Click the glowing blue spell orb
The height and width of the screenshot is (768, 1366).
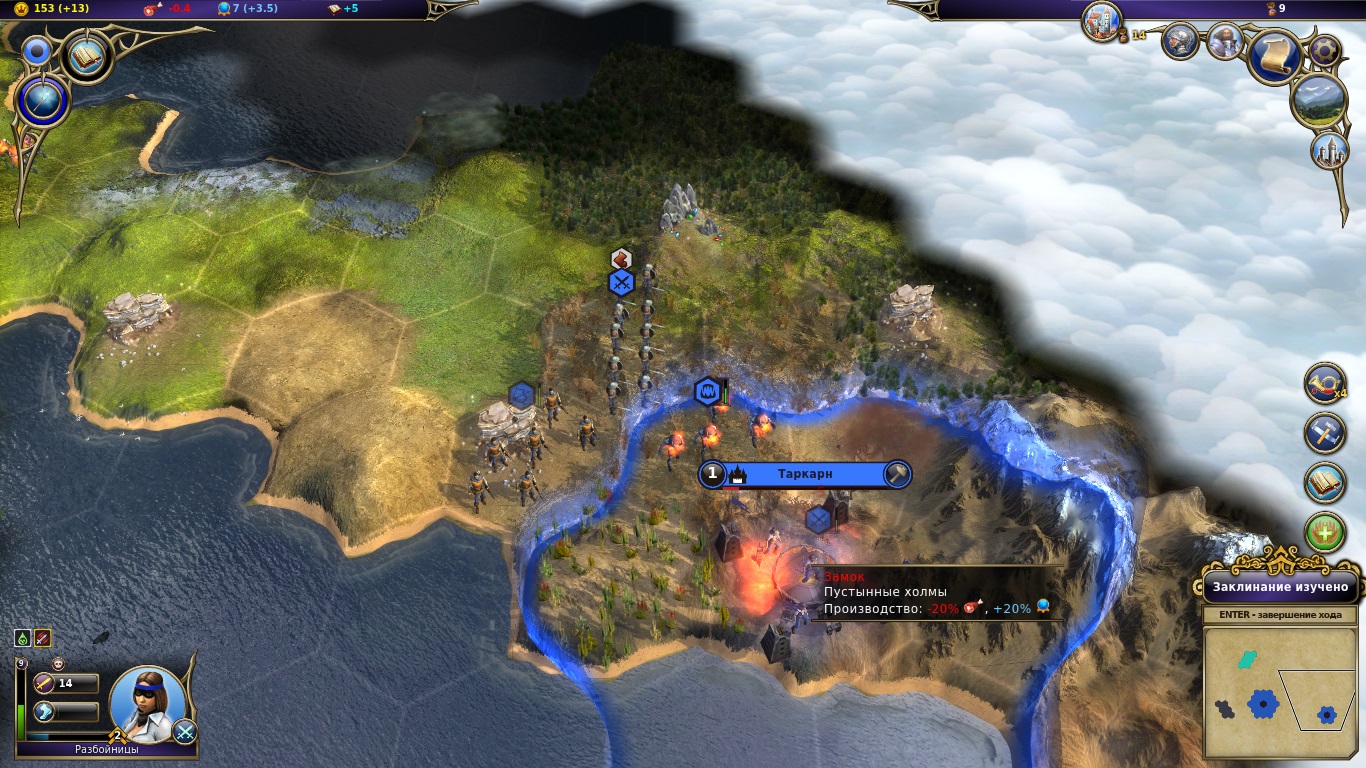coord(42,101)
